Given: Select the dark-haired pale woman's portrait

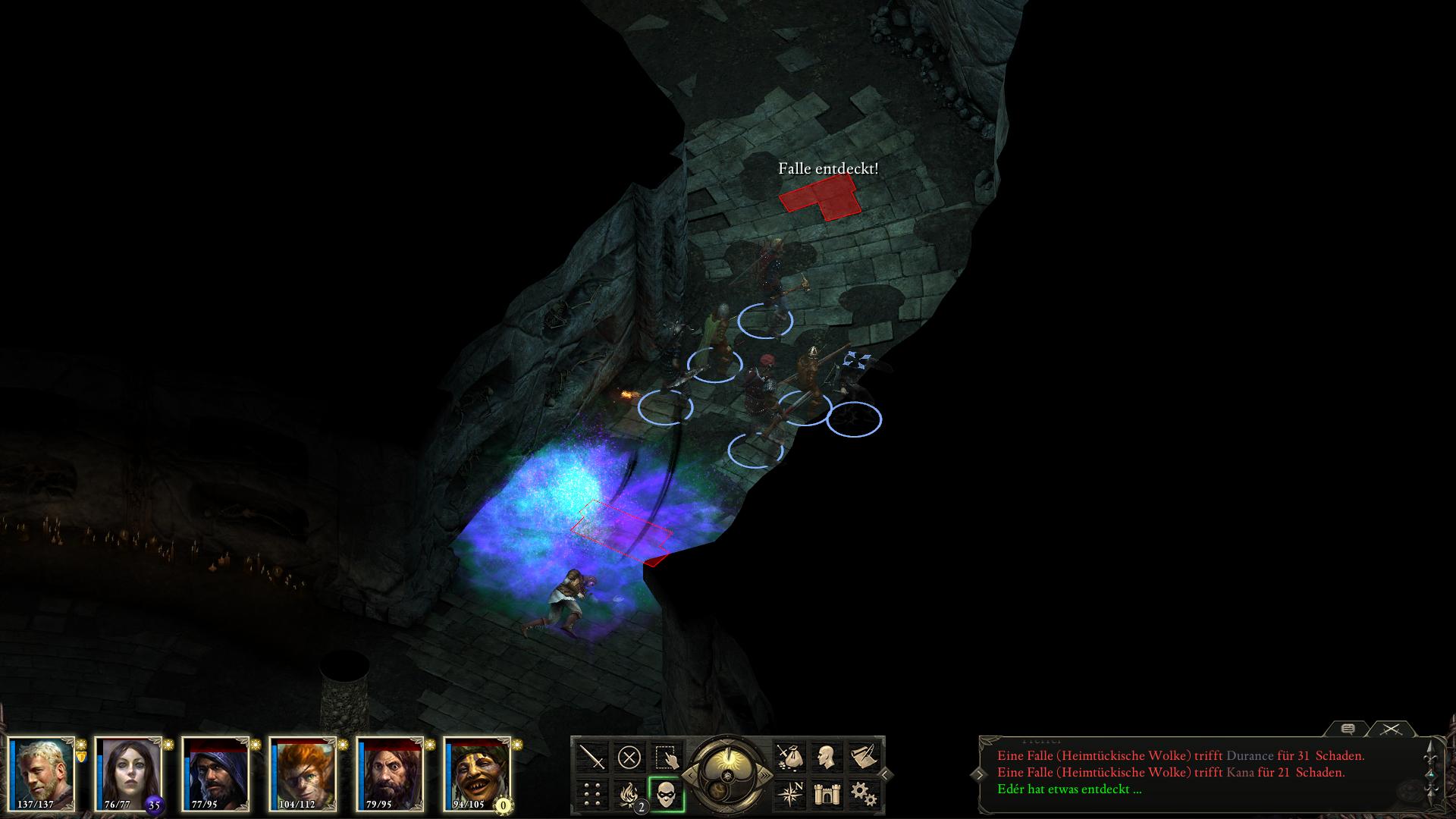Looking at the screenshot, I should (x=130, y=773).
